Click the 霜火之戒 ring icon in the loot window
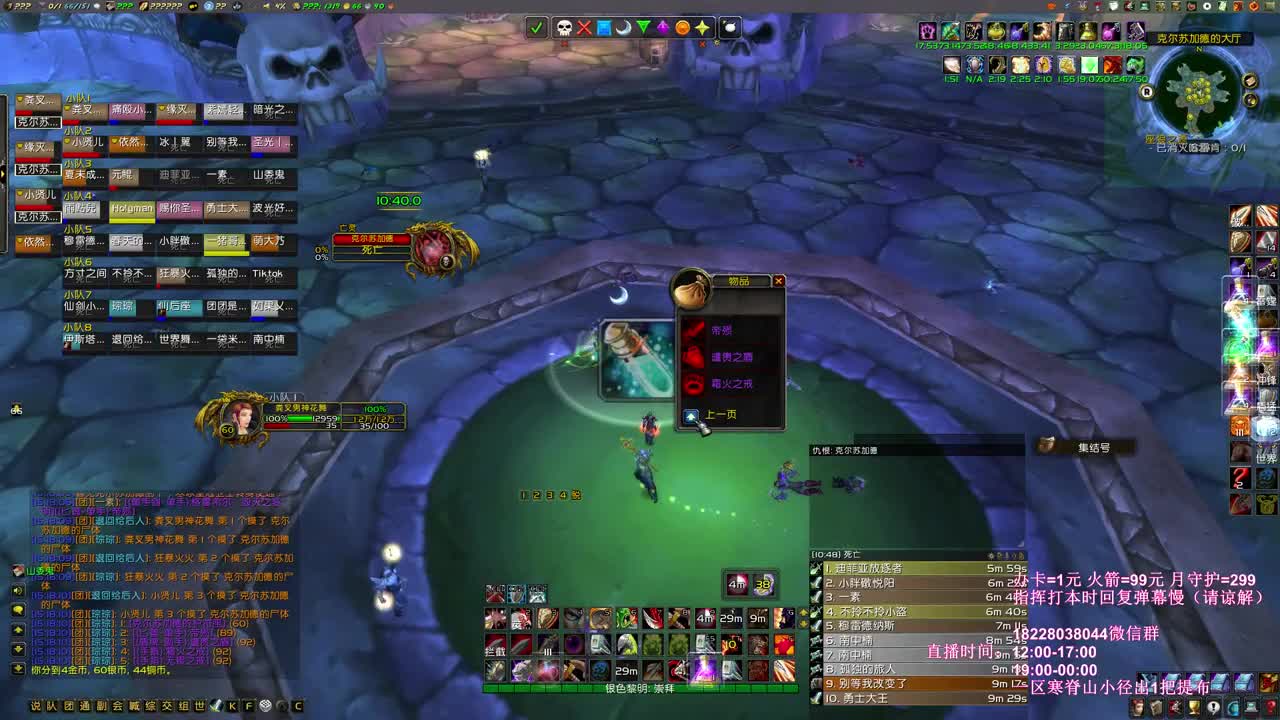This screenshot has width=1280, height=720. [692, 385]
